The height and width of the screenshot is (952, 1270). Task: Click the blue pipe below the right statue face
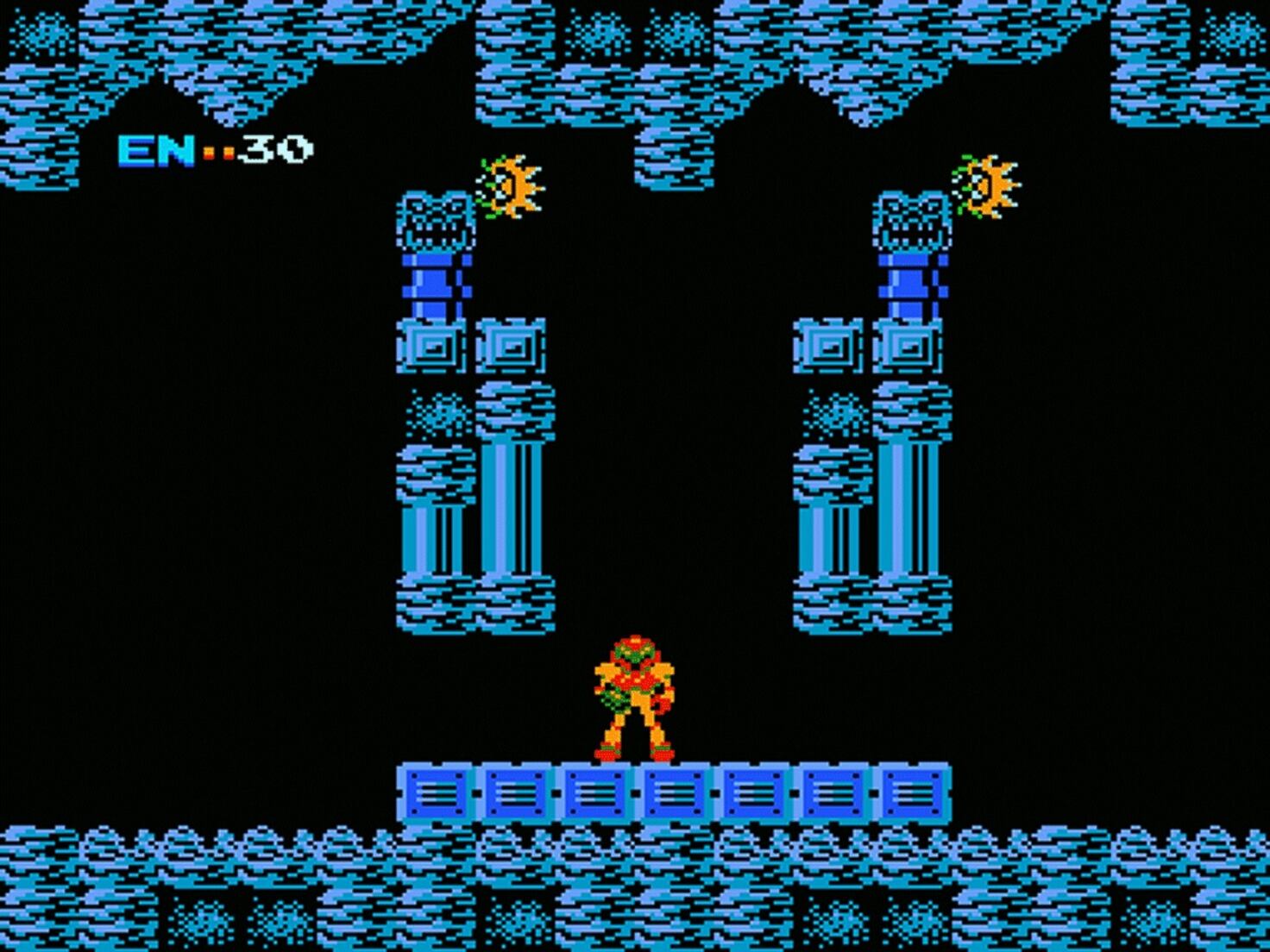click(913, 285)
